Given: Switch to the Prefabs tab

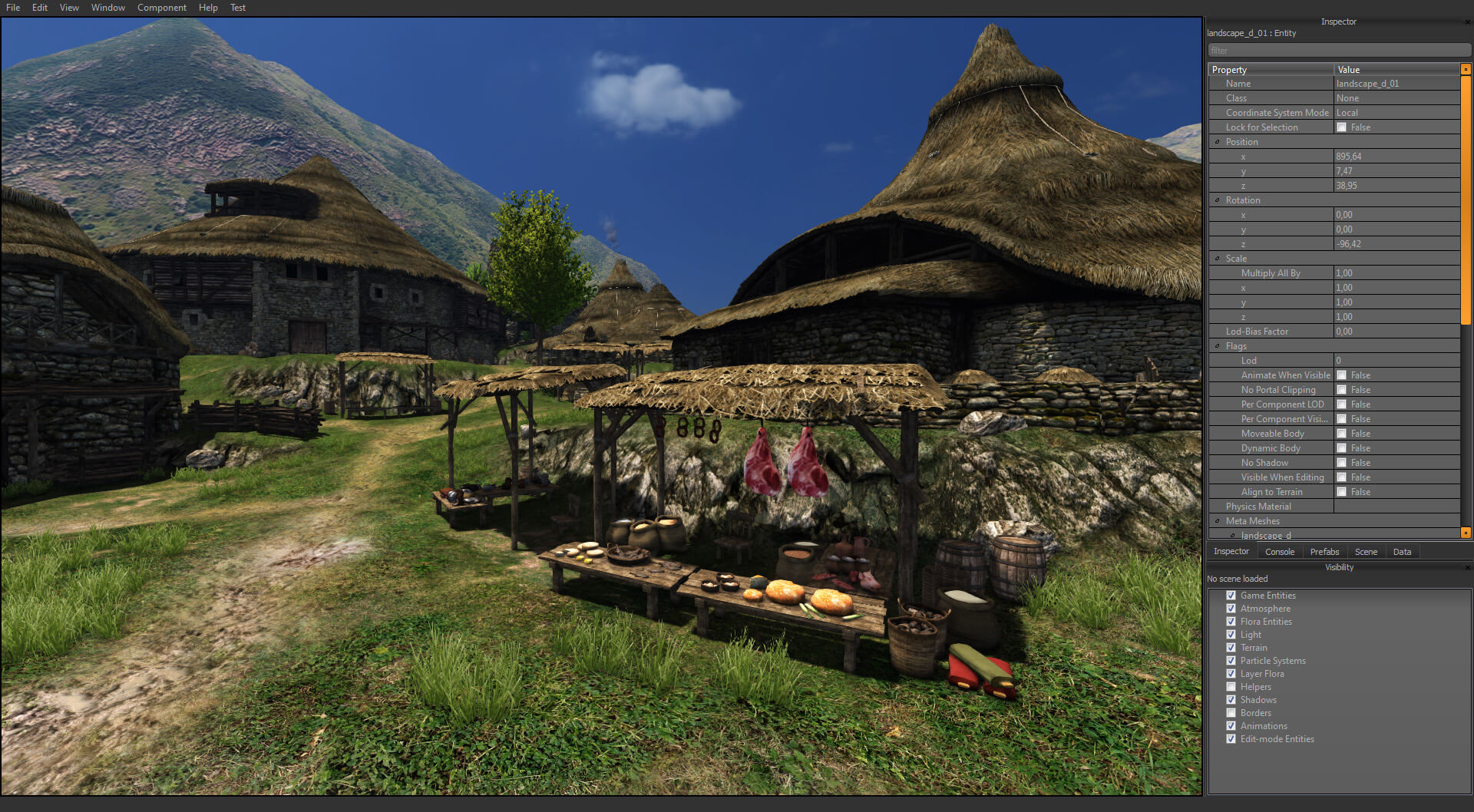Looking at the screenshot, I should pos(1324,551).
